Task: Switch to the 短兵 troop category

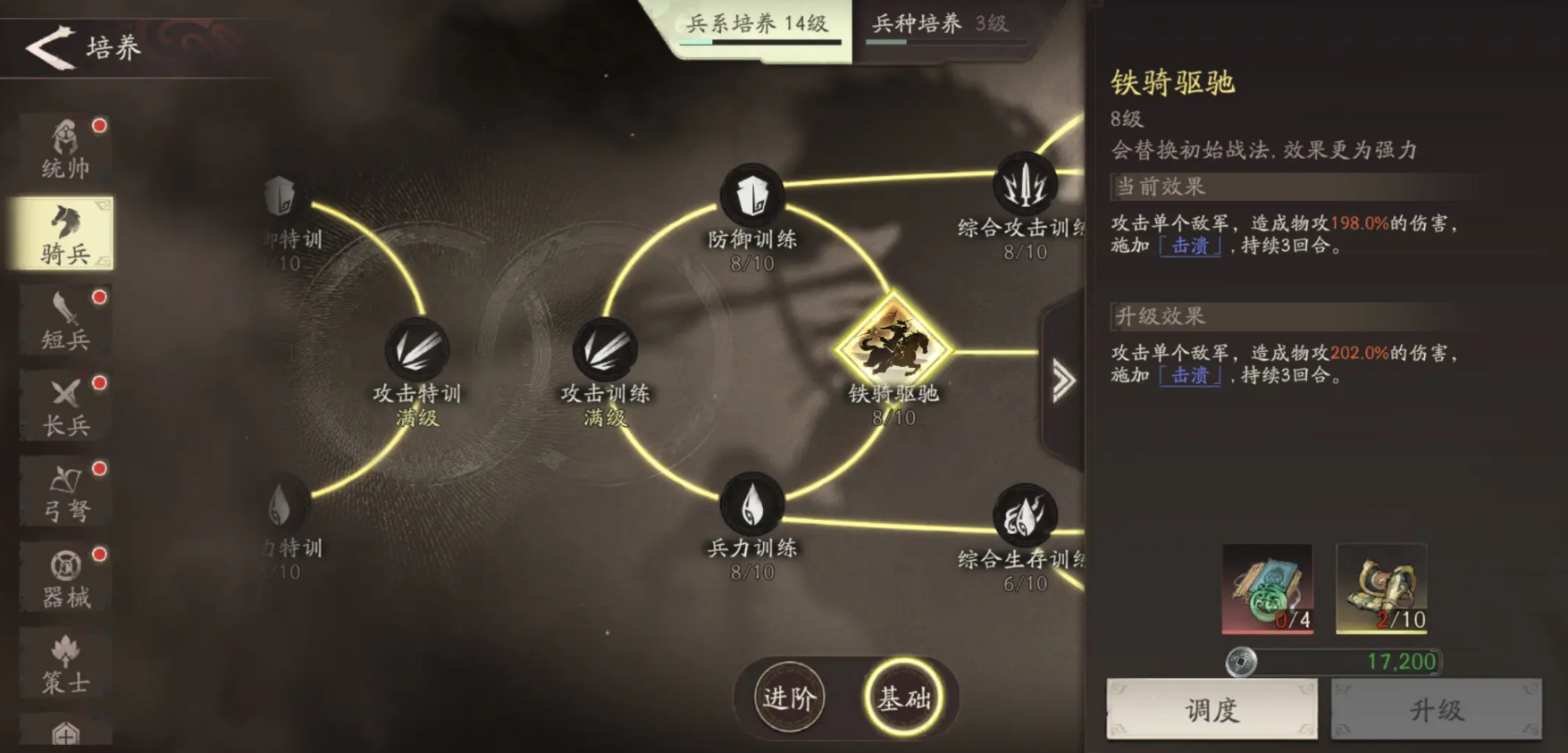Action: point(67,320)
